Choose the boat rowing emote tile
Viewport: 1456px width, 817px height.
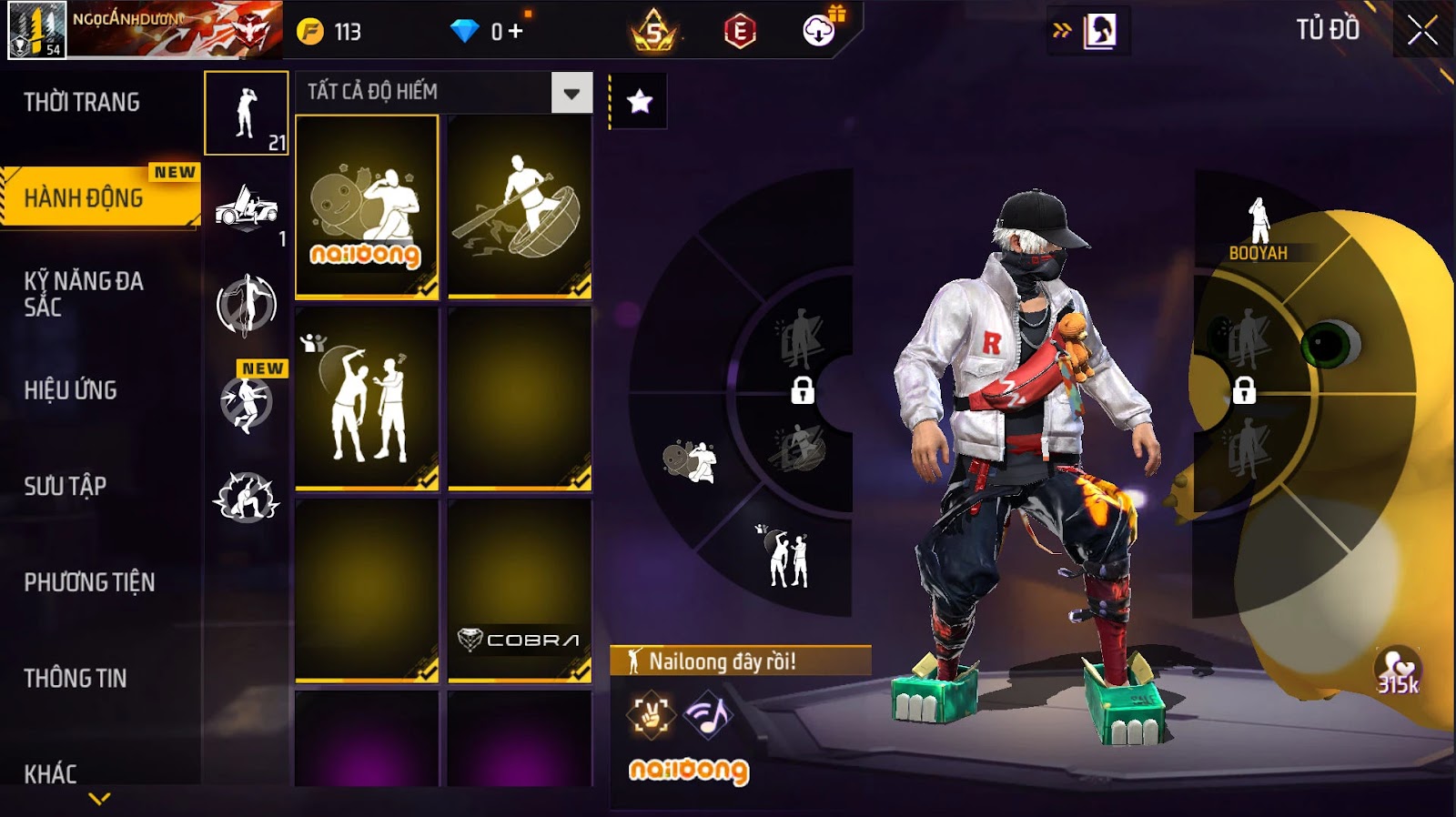point(520,207)
